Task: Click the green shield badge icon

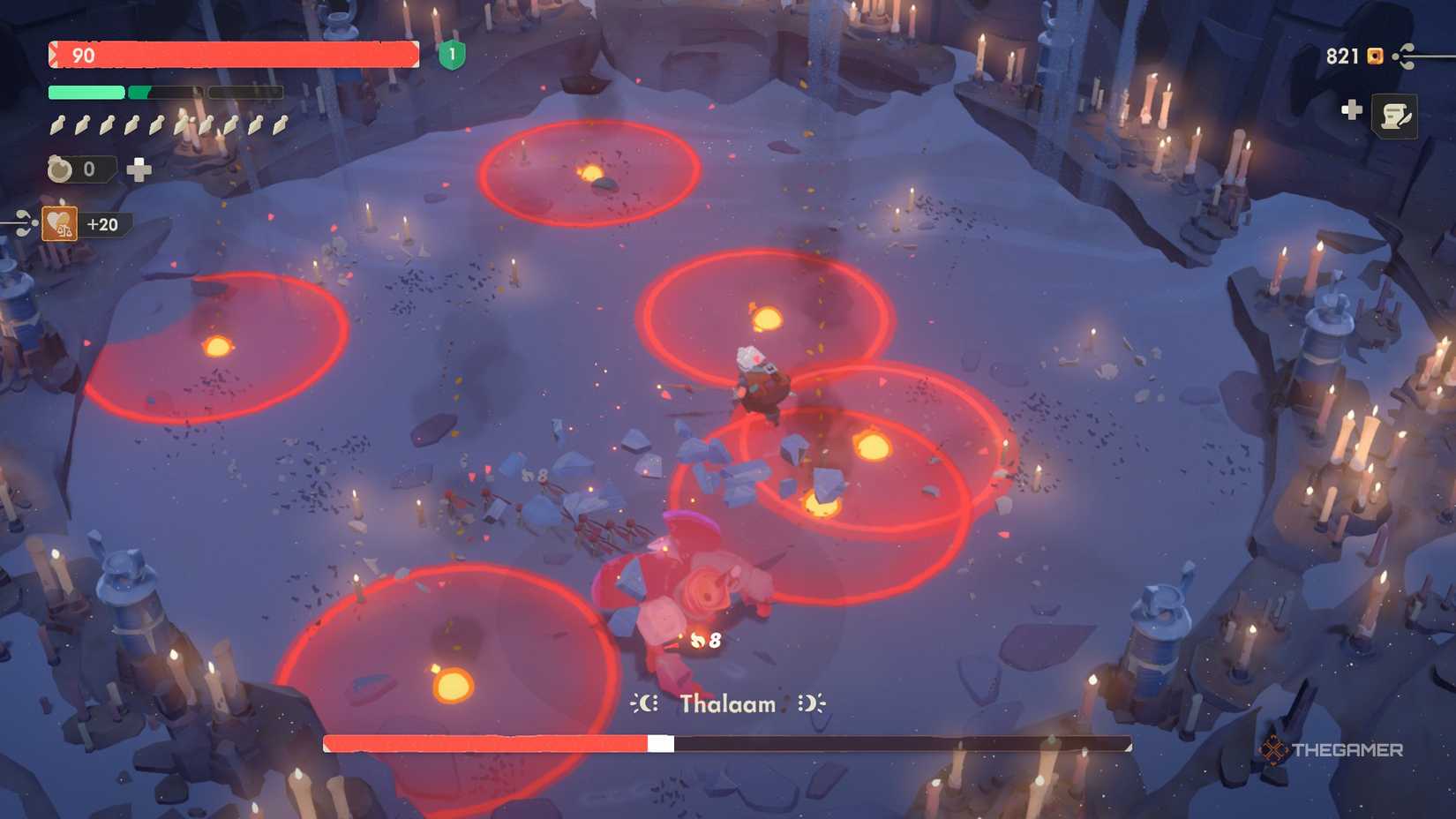Action: (451, 55)
